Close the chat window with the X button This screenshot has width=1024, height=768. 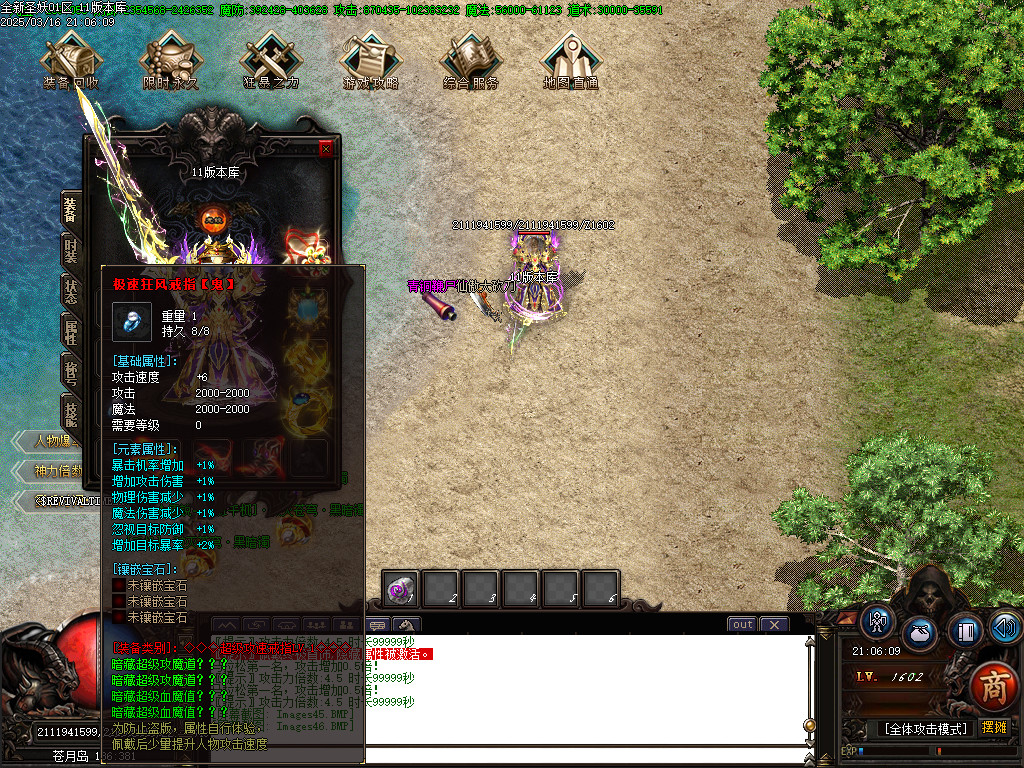pyautogui.click(x=774, y=624)
